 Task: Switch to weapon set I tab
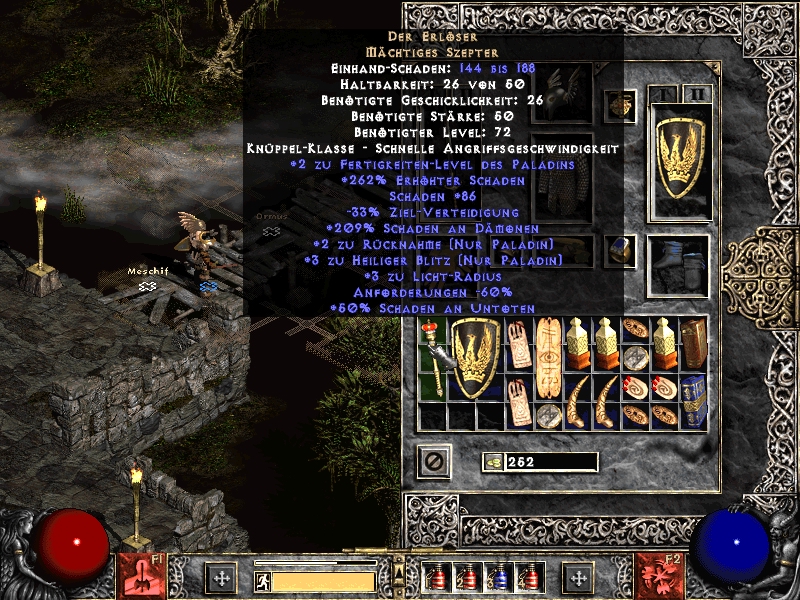click(663, 94)
